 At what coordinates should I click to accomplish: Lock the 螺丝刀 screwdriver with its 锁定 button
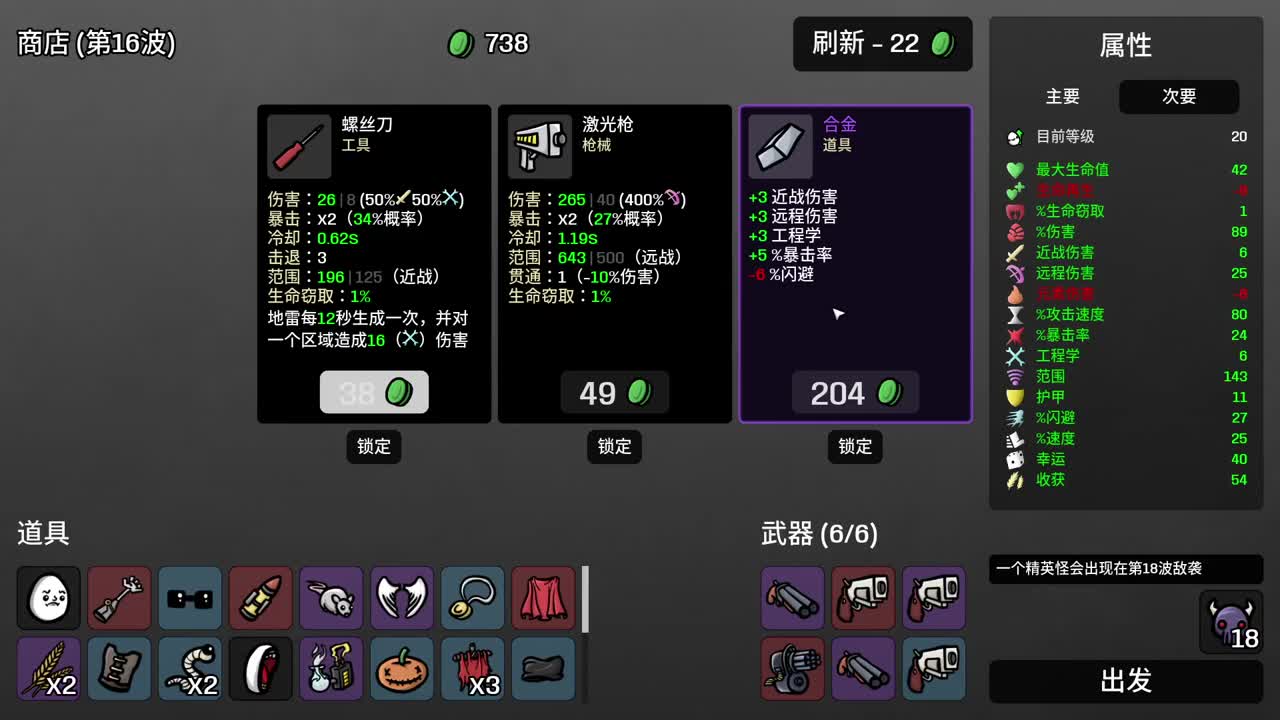coord(373,447)
